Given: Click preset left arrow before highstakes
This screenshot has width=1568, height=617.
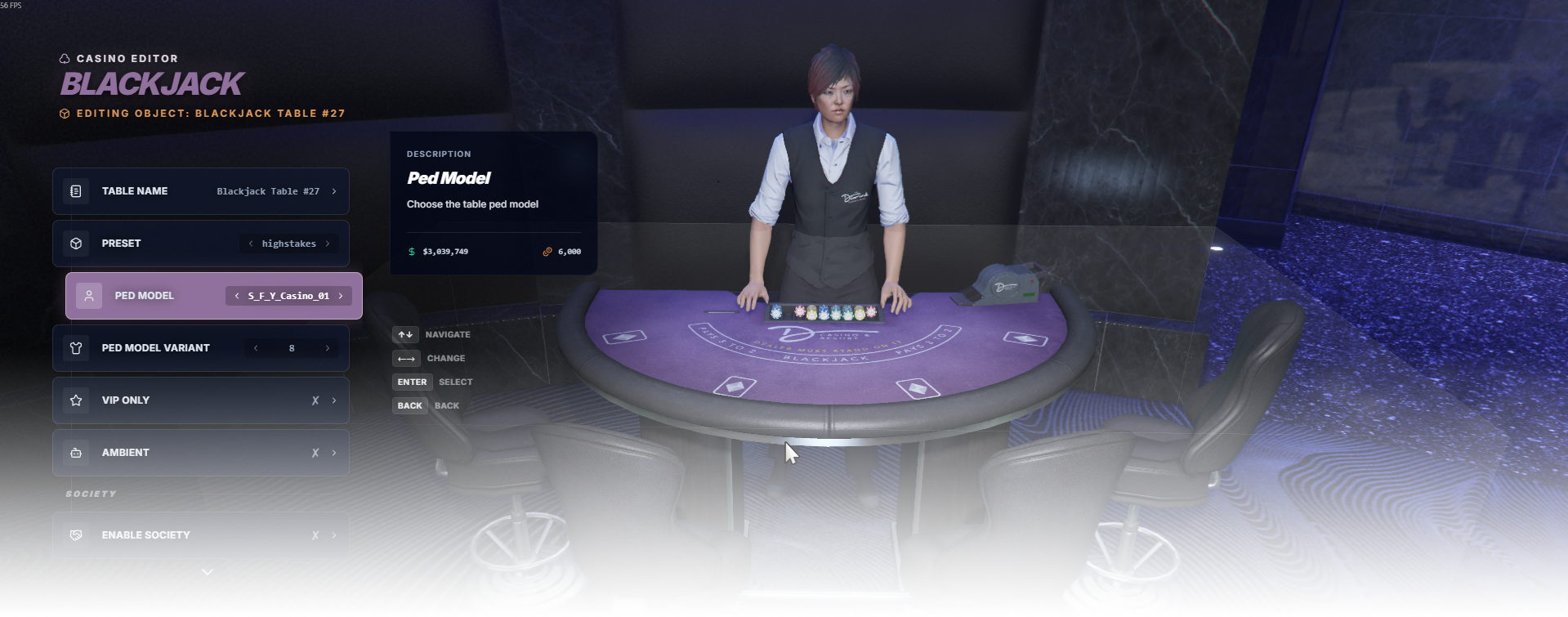Looking at the screenshot, I should pyautogui.click(x=251, y=244).
